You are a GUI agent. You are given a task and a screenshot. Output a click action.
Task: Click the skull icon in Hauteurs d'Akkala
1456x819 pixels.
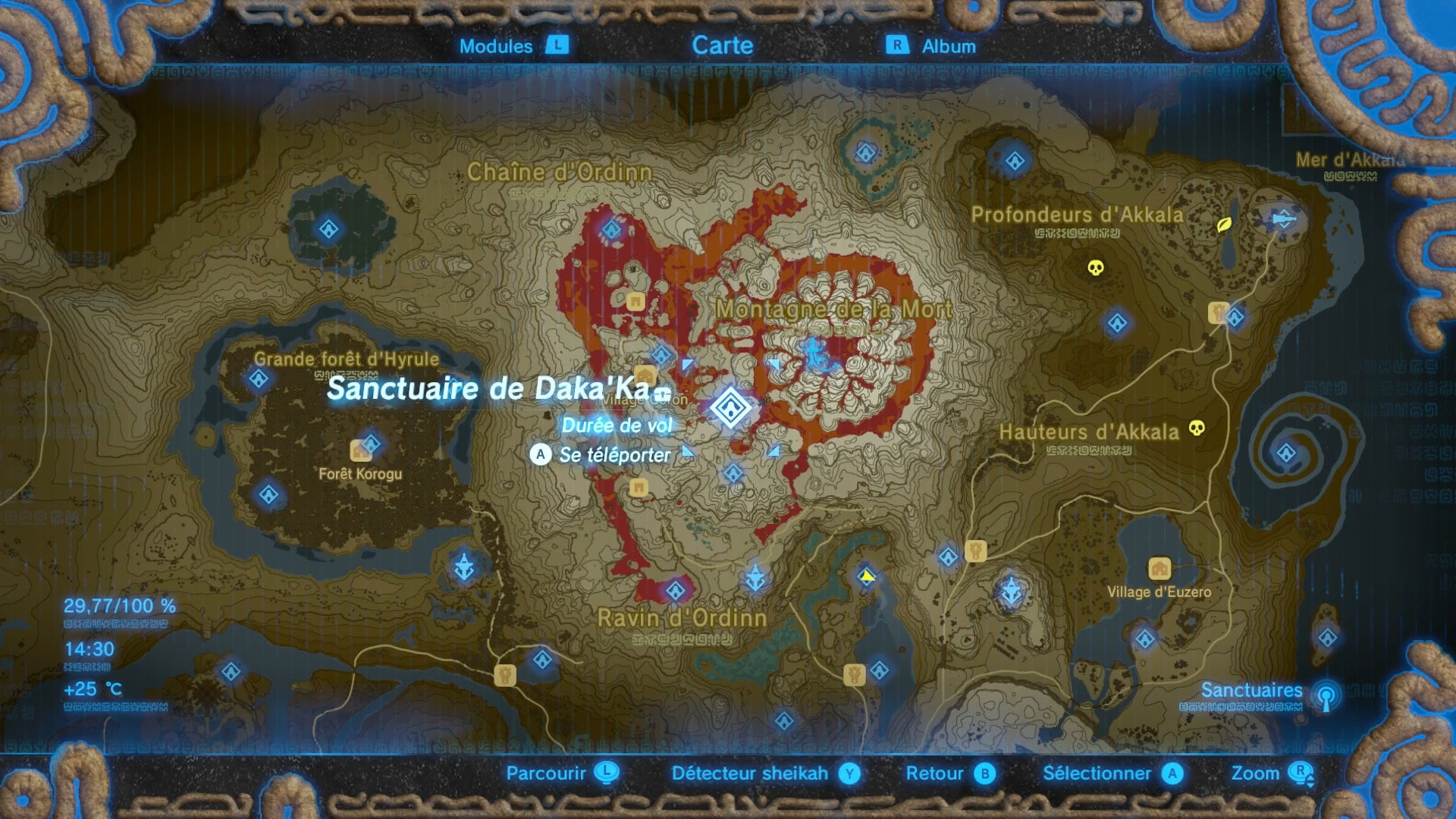click(x=1196, y=428)
